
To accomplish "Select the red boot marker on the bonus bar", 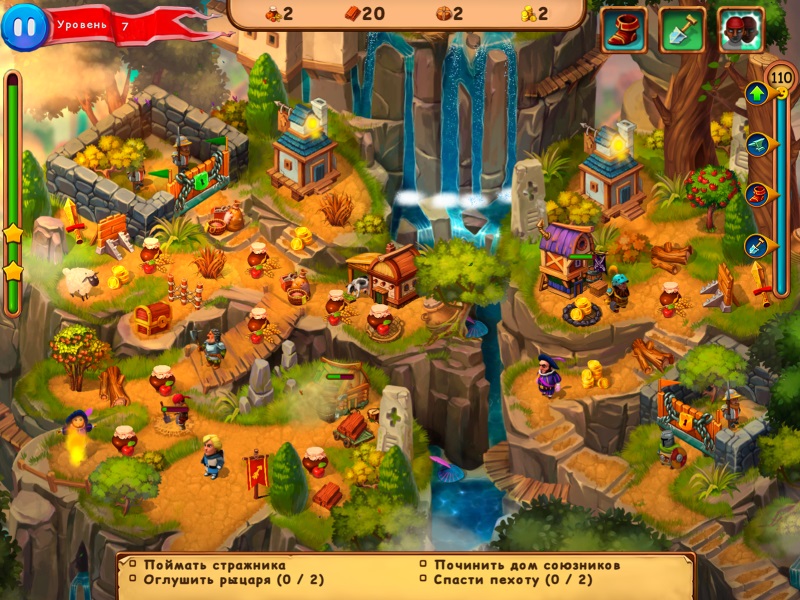I will tap(757, 193).
